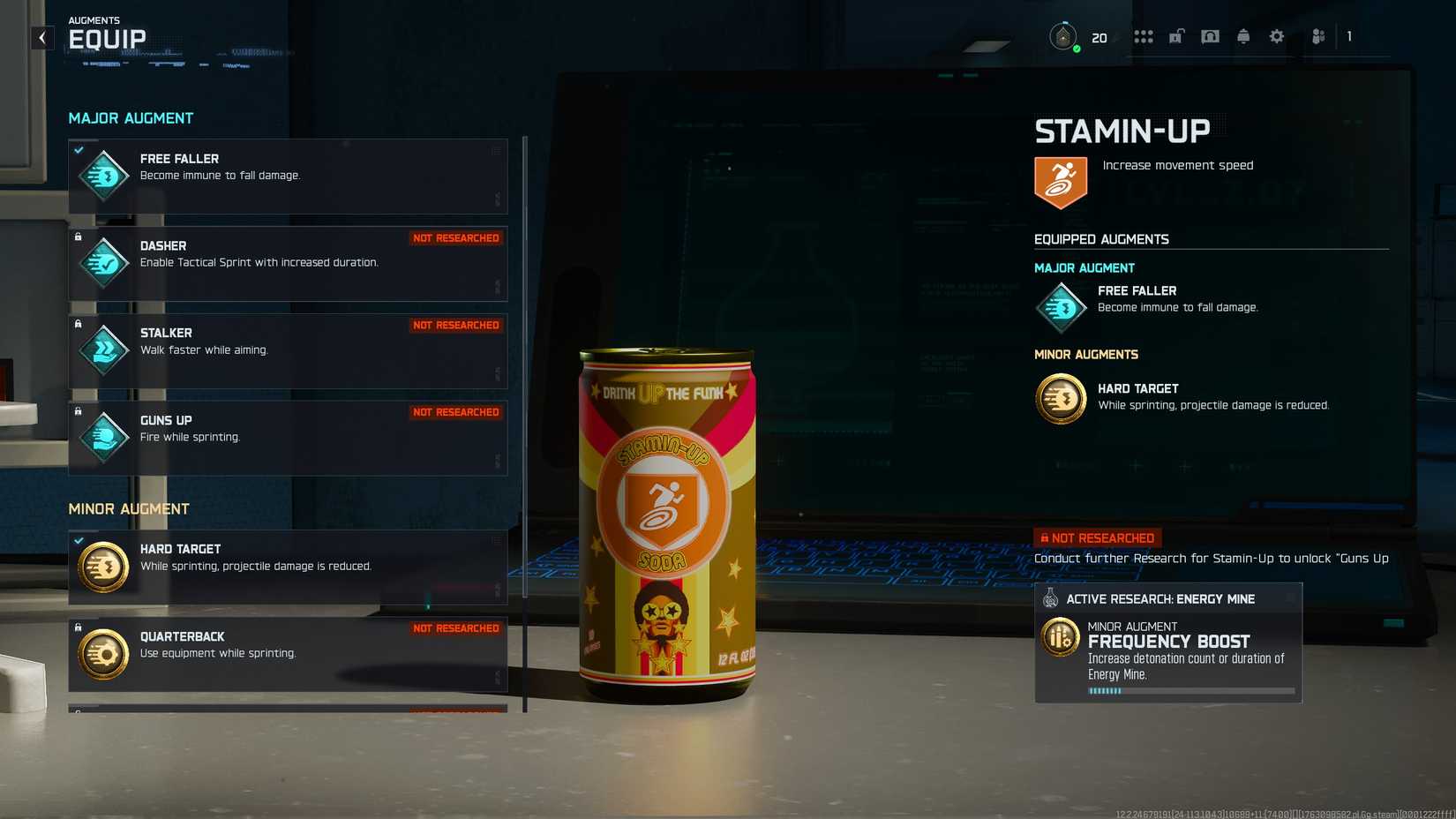1456x819 pixels.
Task: Select the Hard Target minor augment
Action: coord(288,567)
